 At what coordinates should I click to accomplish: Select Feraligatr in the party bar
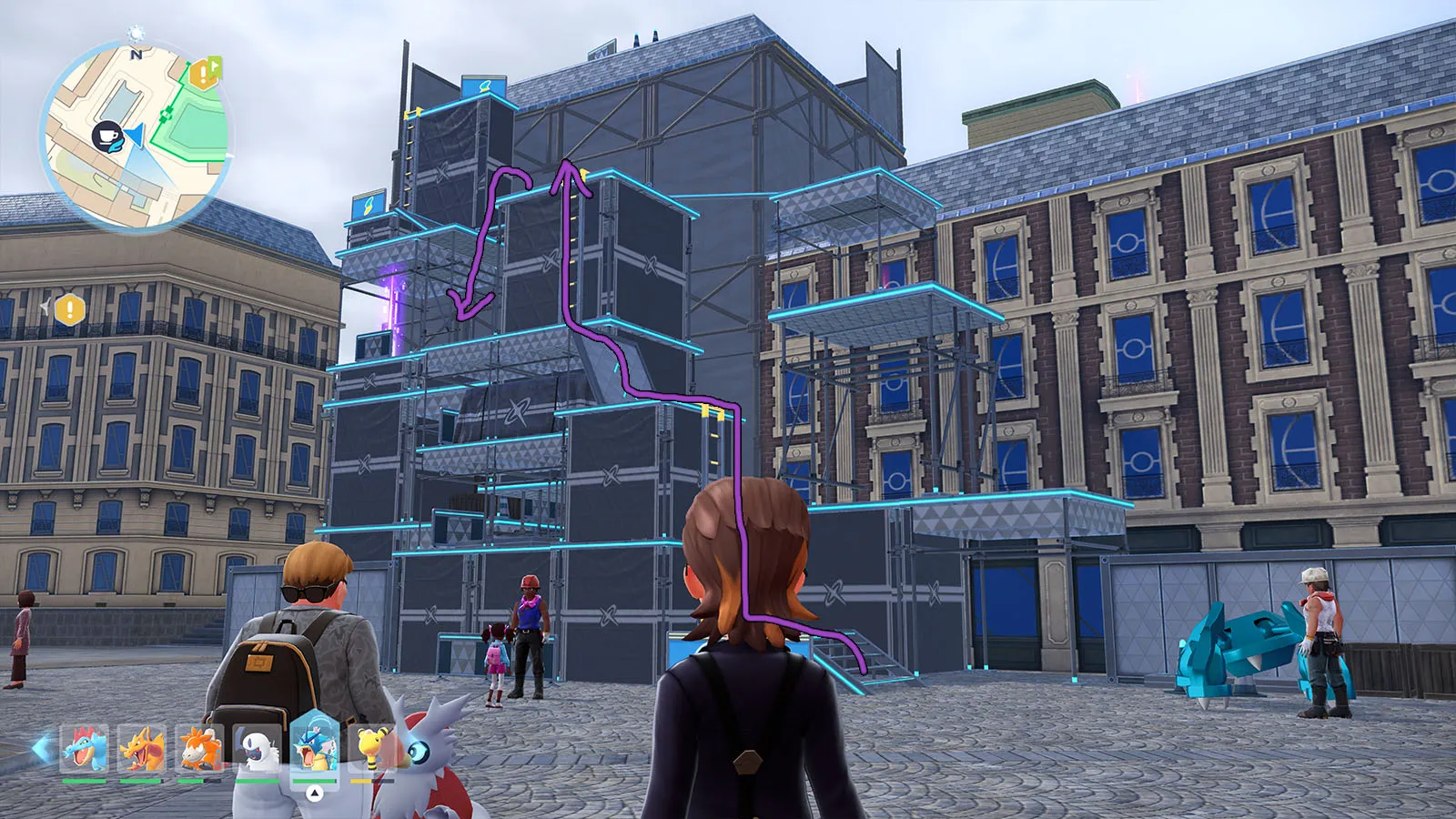(x=84, y=748)
